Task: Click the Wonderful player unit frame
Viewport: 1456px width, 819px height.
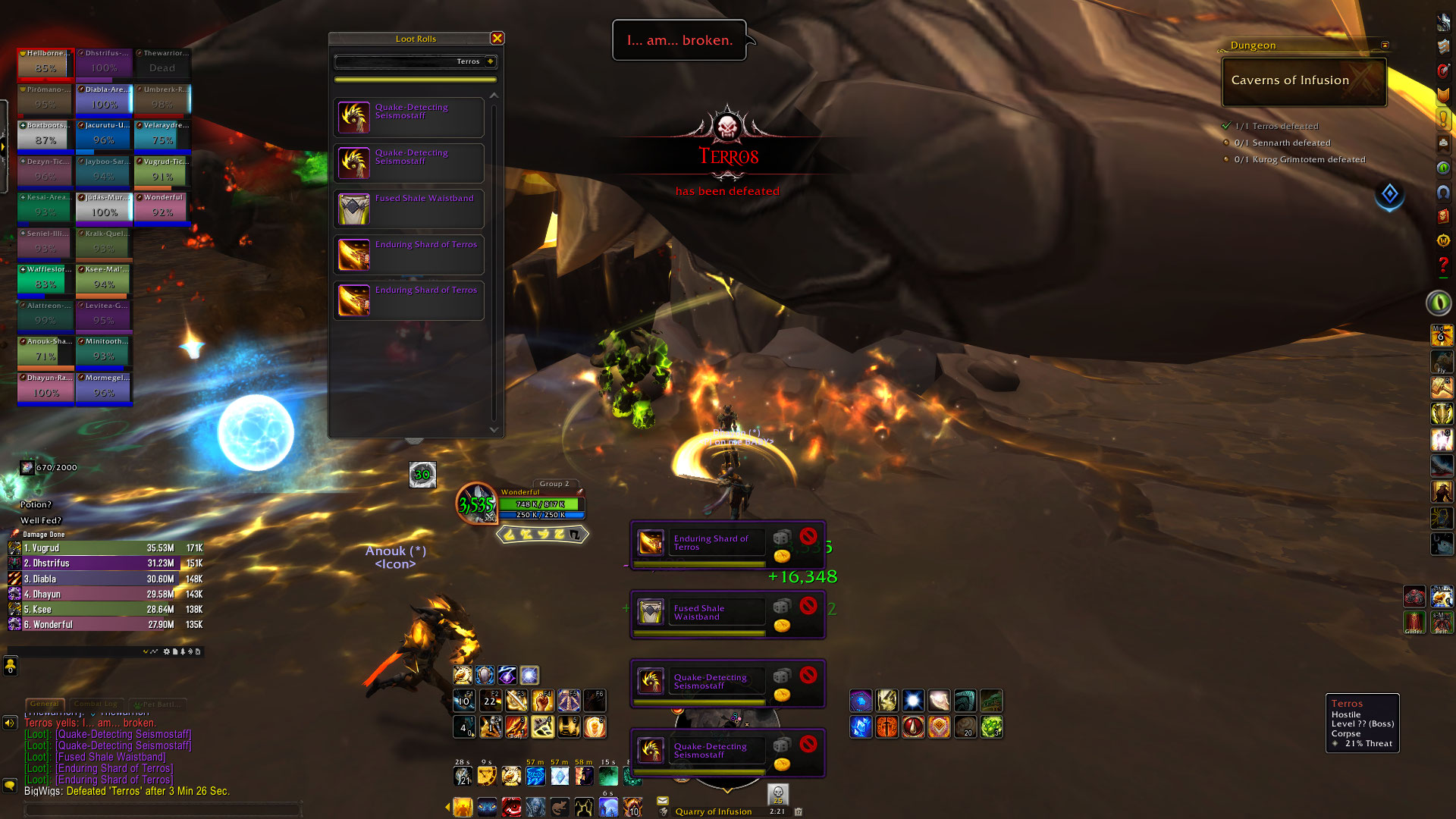Action: click(x=541, y=504)
